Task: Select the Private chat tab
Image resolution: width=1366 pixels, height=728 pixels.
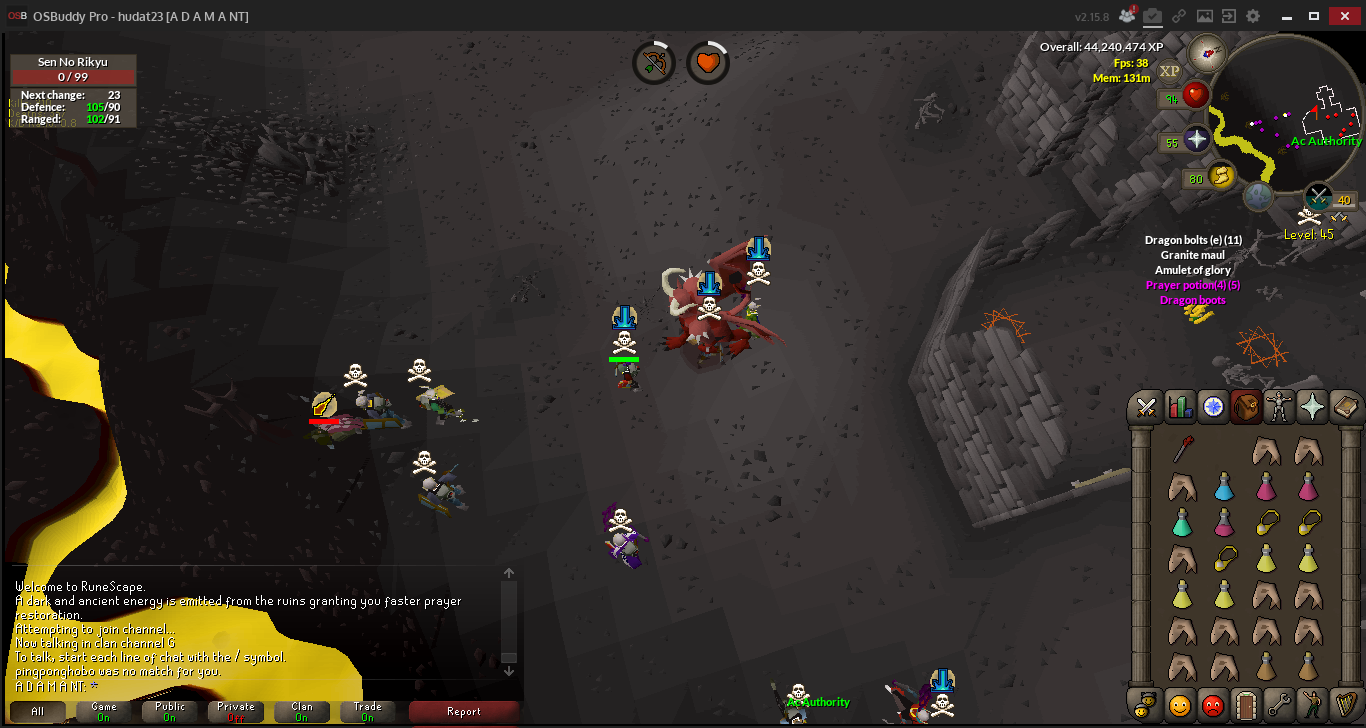Action: (x=236, y=711)
